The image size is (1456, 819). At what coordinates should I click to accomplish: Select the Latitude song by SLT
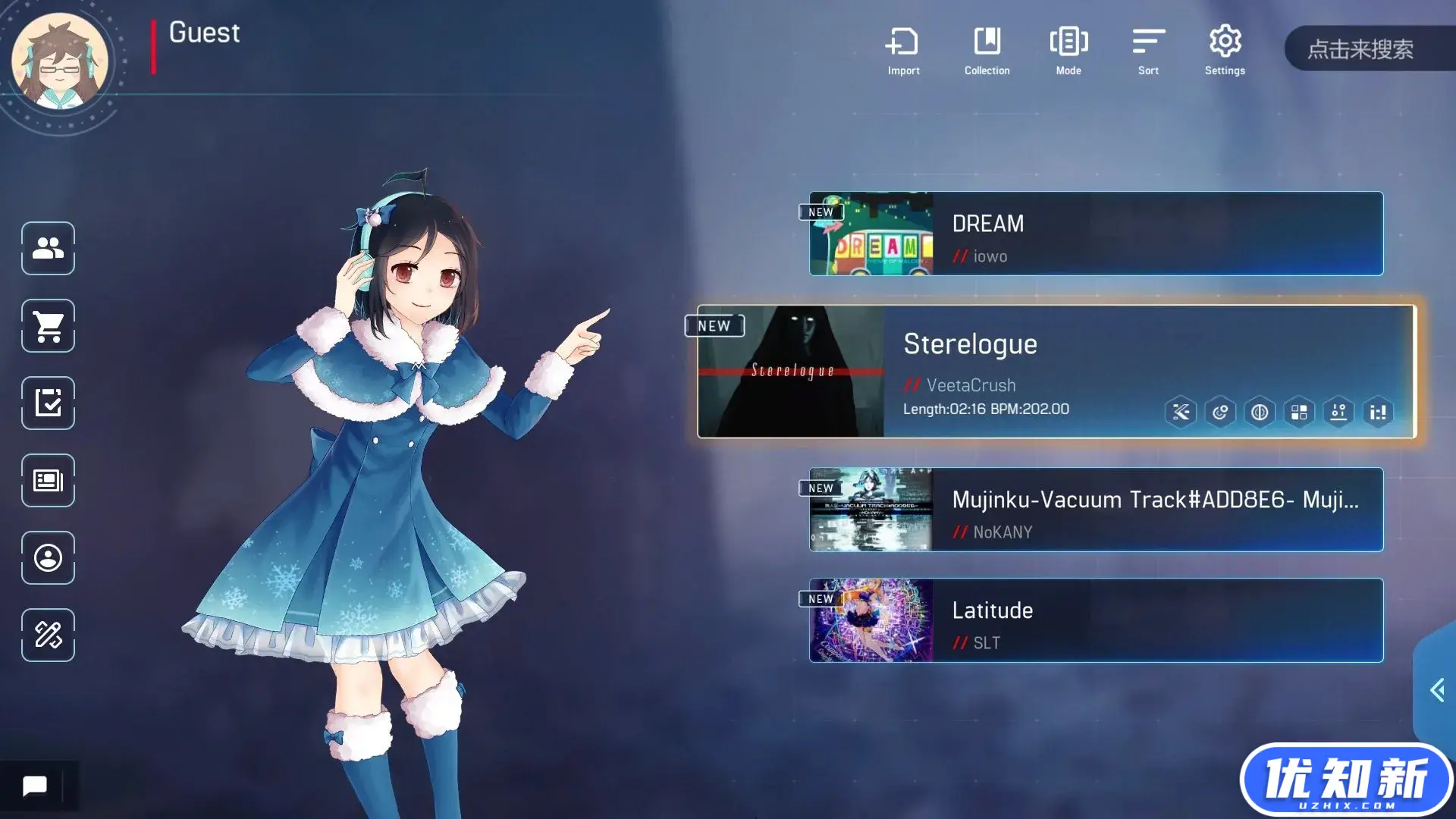(x=1096, y=620)
